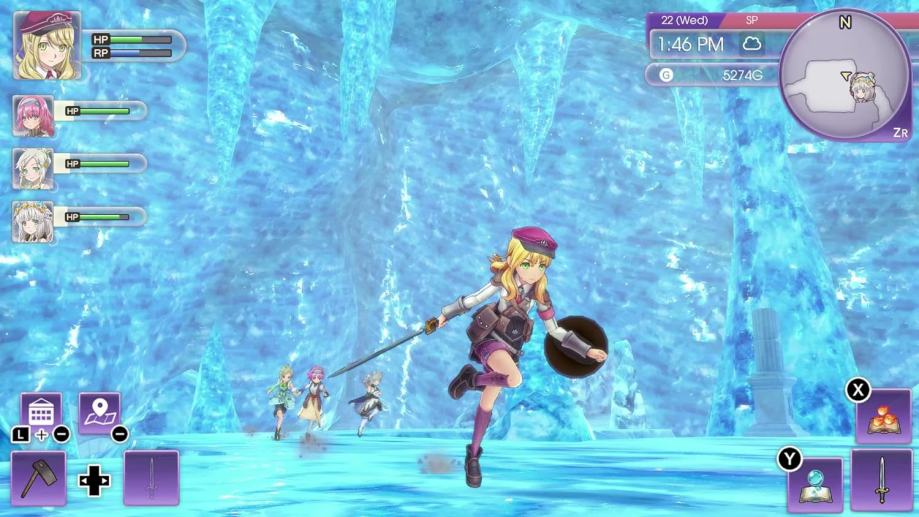Screen dimensions: 919x517
Task: Select the equipped sword weapon slot
Action: 881,480
